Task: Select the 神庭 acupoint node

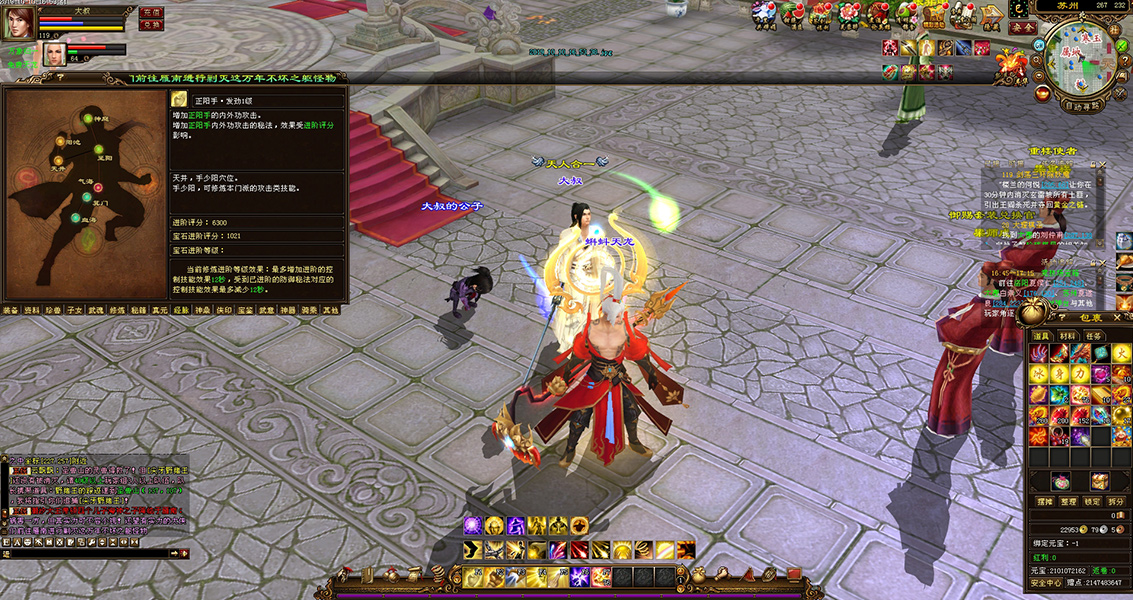Action: 90,119
